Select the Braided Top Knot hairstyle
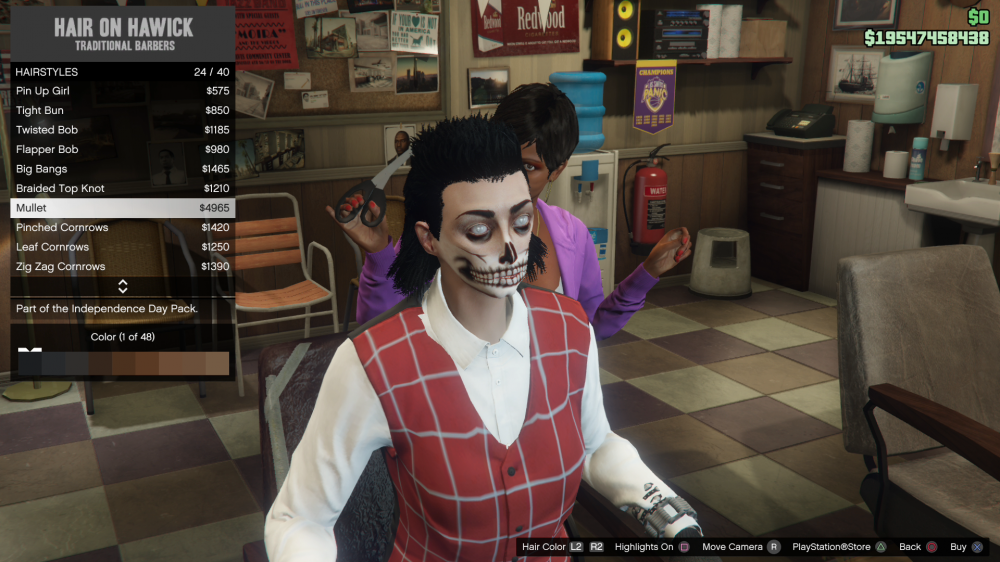1000x562 pixels. [122, 189]
